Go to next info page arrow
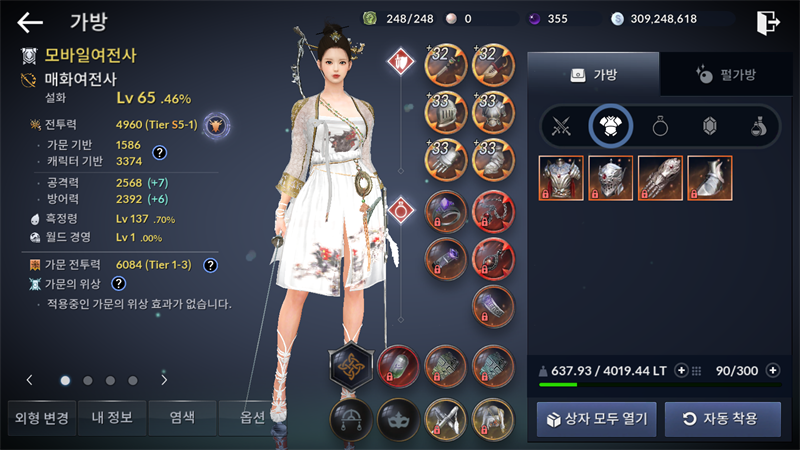Image resolution: width=800 pixels, height=450 pixels. [164, 380]
